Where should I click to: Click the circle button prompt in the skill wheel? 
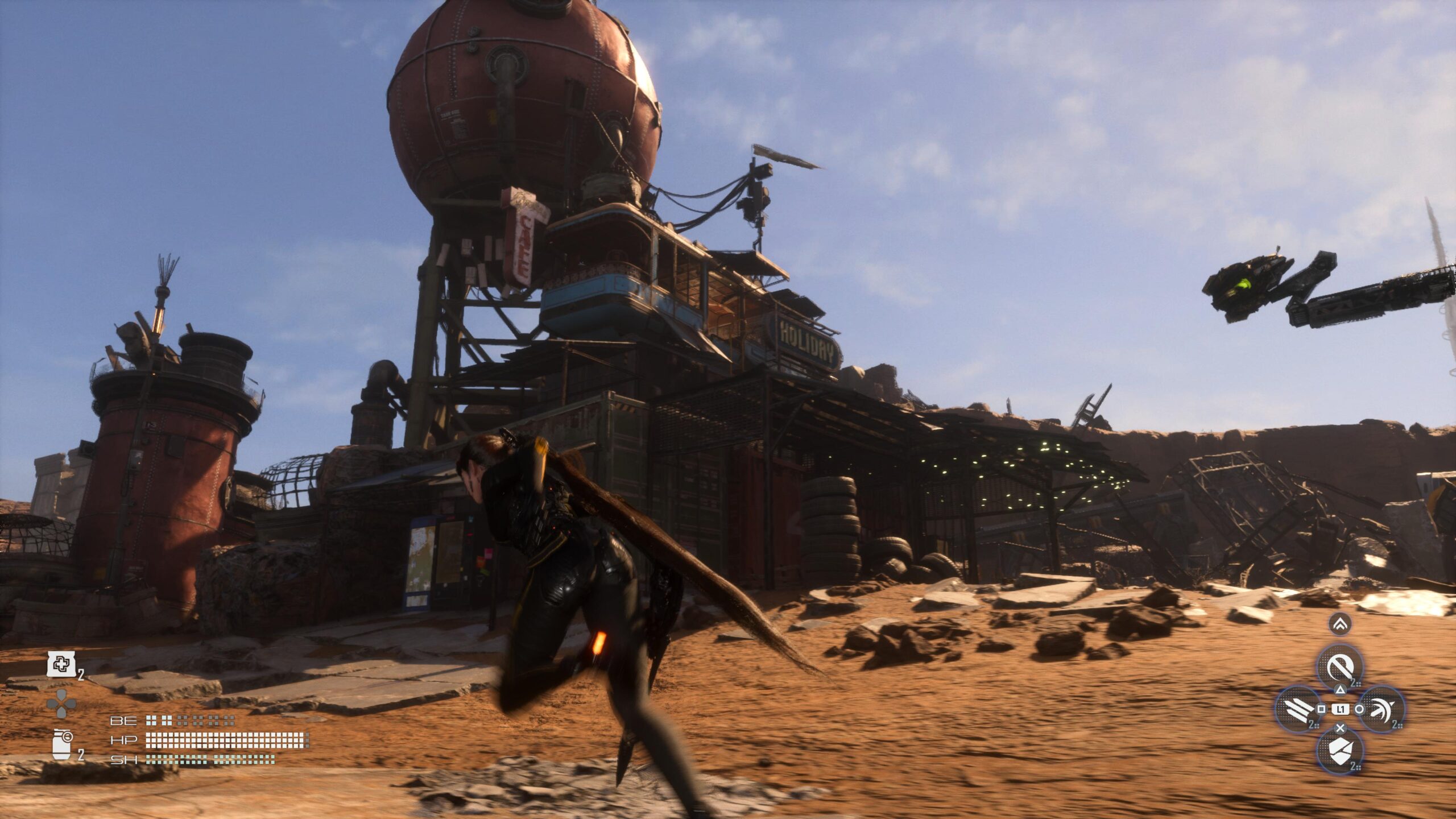click(x=1359, y=709)
